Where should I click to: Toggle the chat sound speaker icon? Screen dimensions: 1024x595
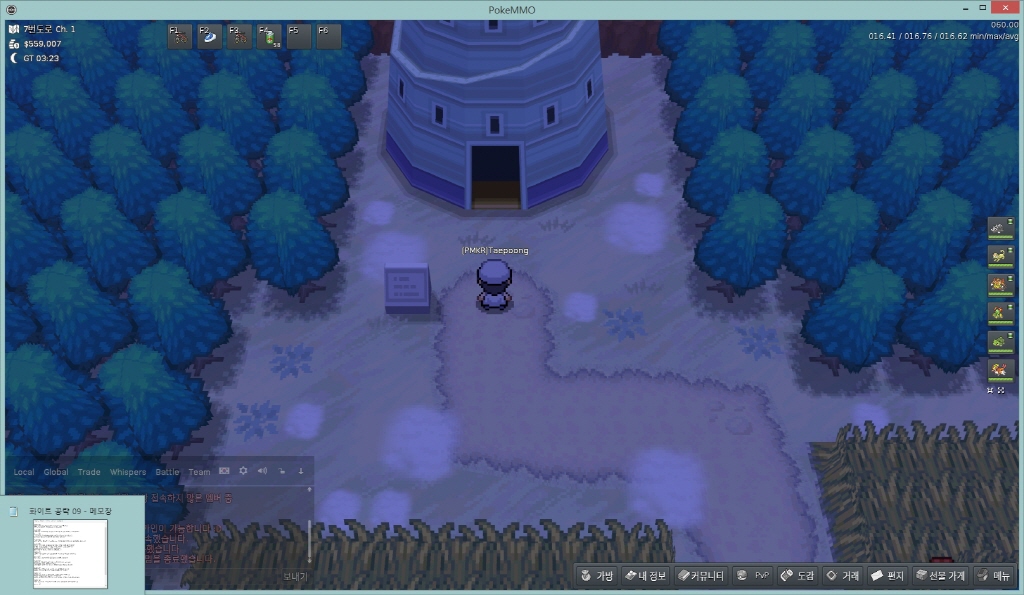[x=262, y=471]
